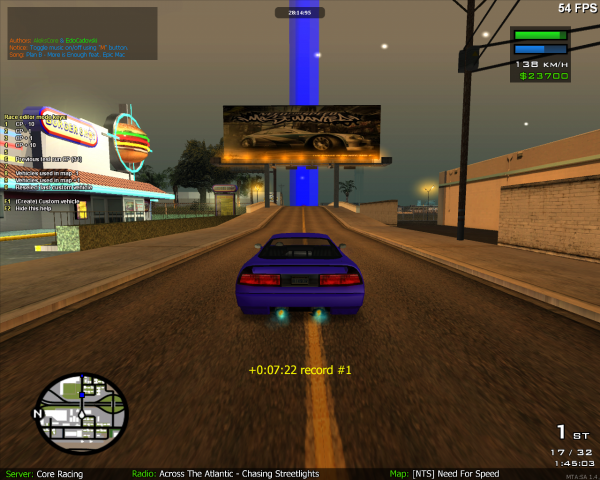Click the north marker on the radar
Viewport: 600px width, 480px height.
pos(38,412)
